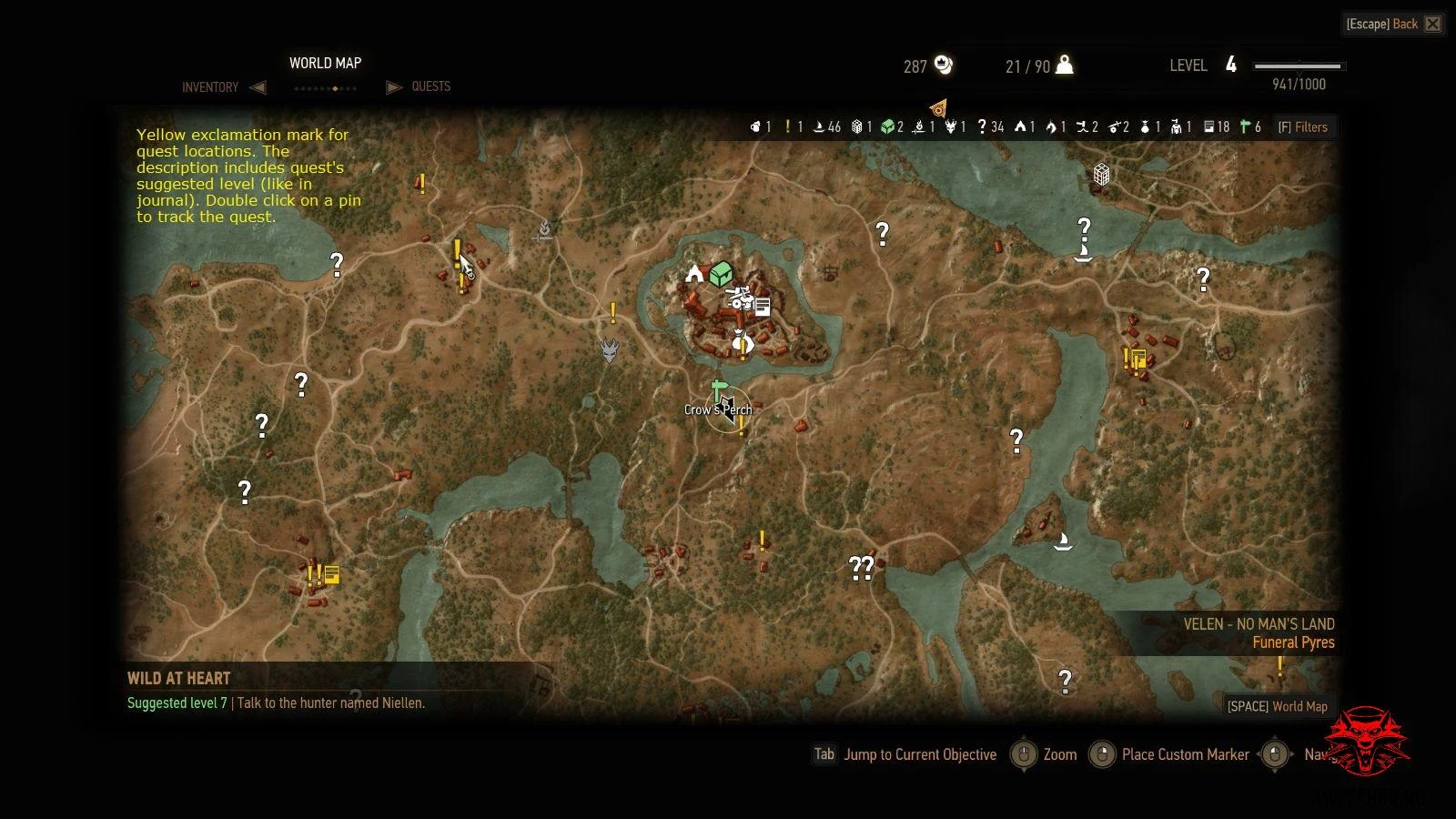
Task: Open the Quests page via the right arrow
Action: [x=394, y=86]
